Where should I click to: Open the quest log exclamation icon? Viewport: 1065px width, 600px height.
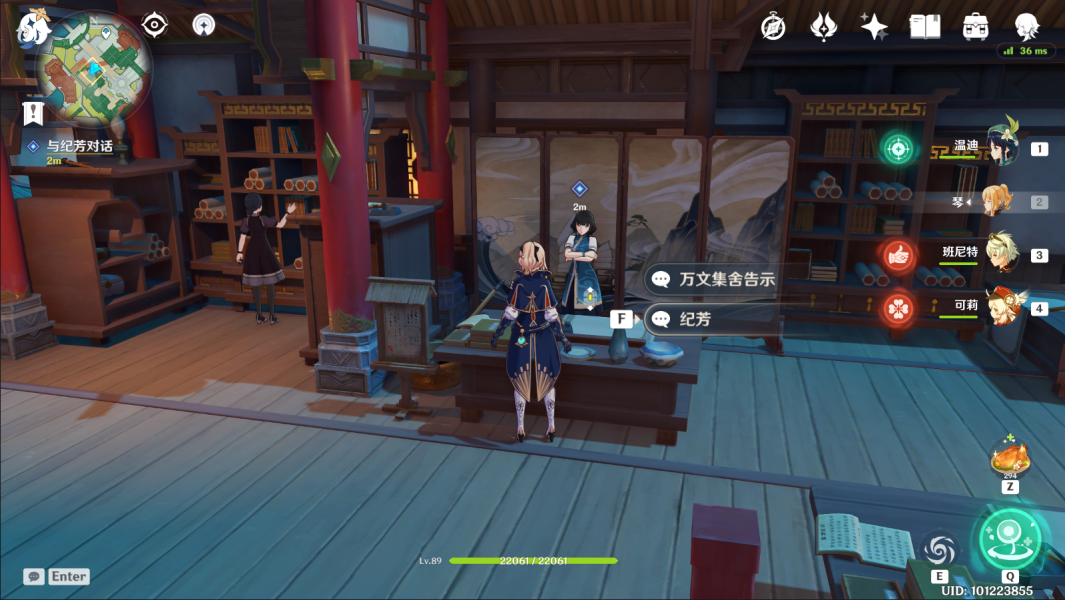33,112
